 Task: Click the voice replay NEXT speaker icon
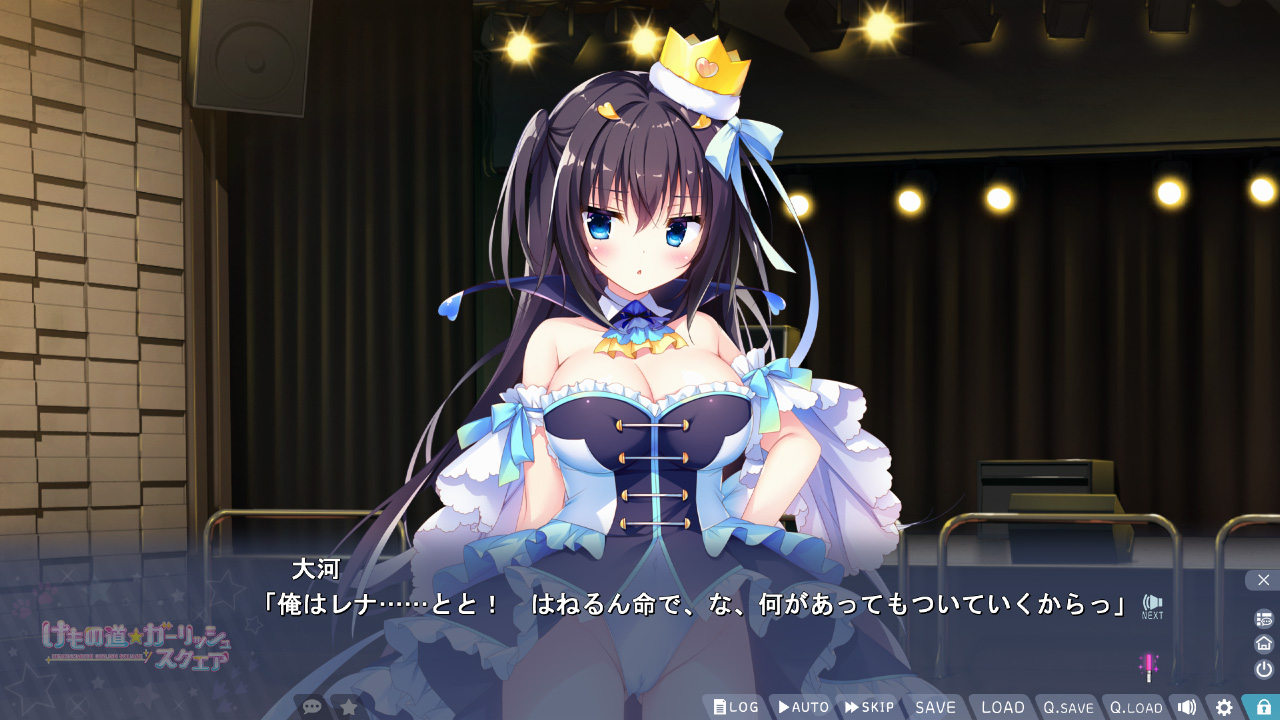(x=1152, y=603)
